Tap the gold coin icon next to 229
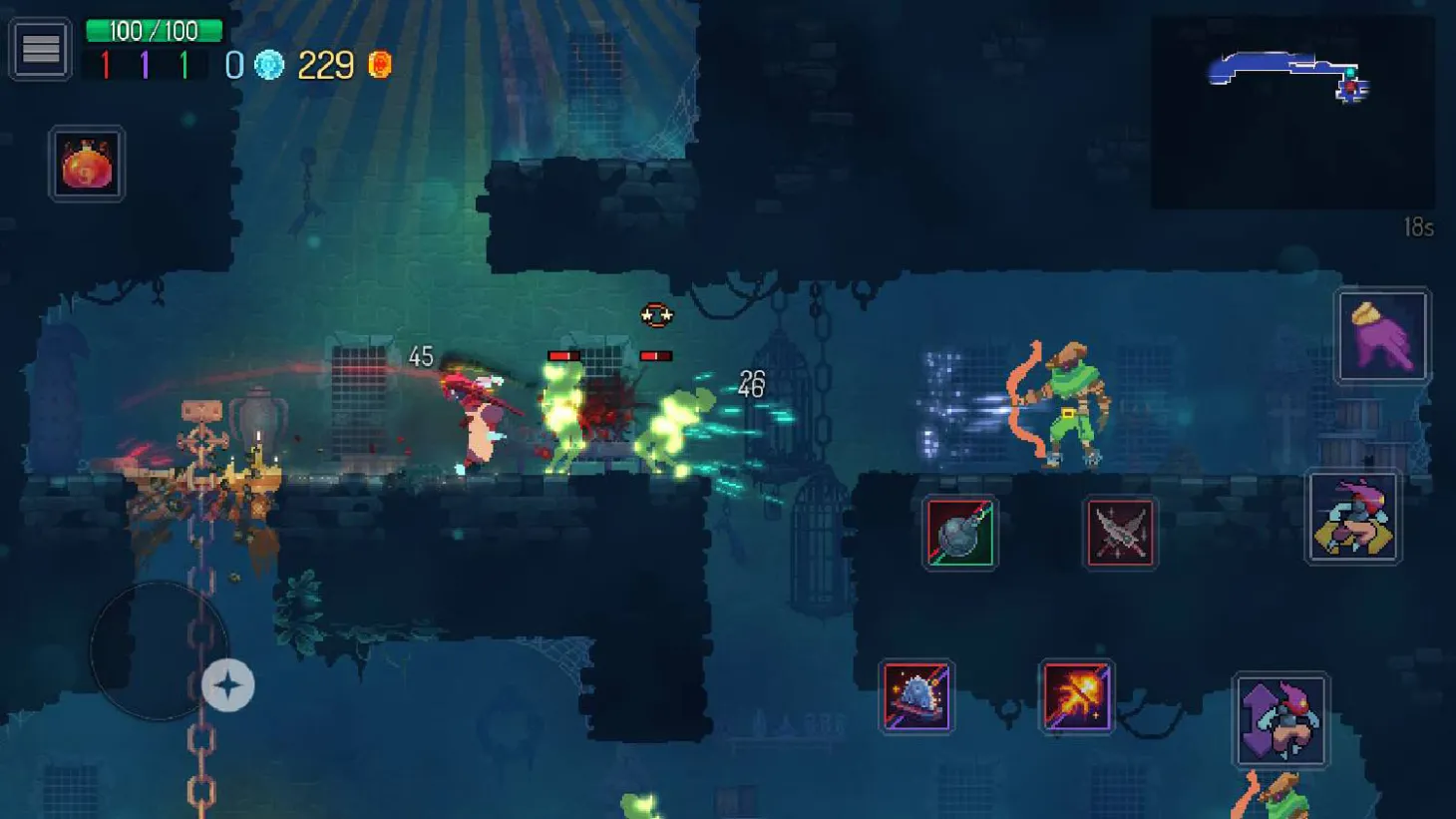1456x819 pixels. pyautogui.click(x=379, y=65)
